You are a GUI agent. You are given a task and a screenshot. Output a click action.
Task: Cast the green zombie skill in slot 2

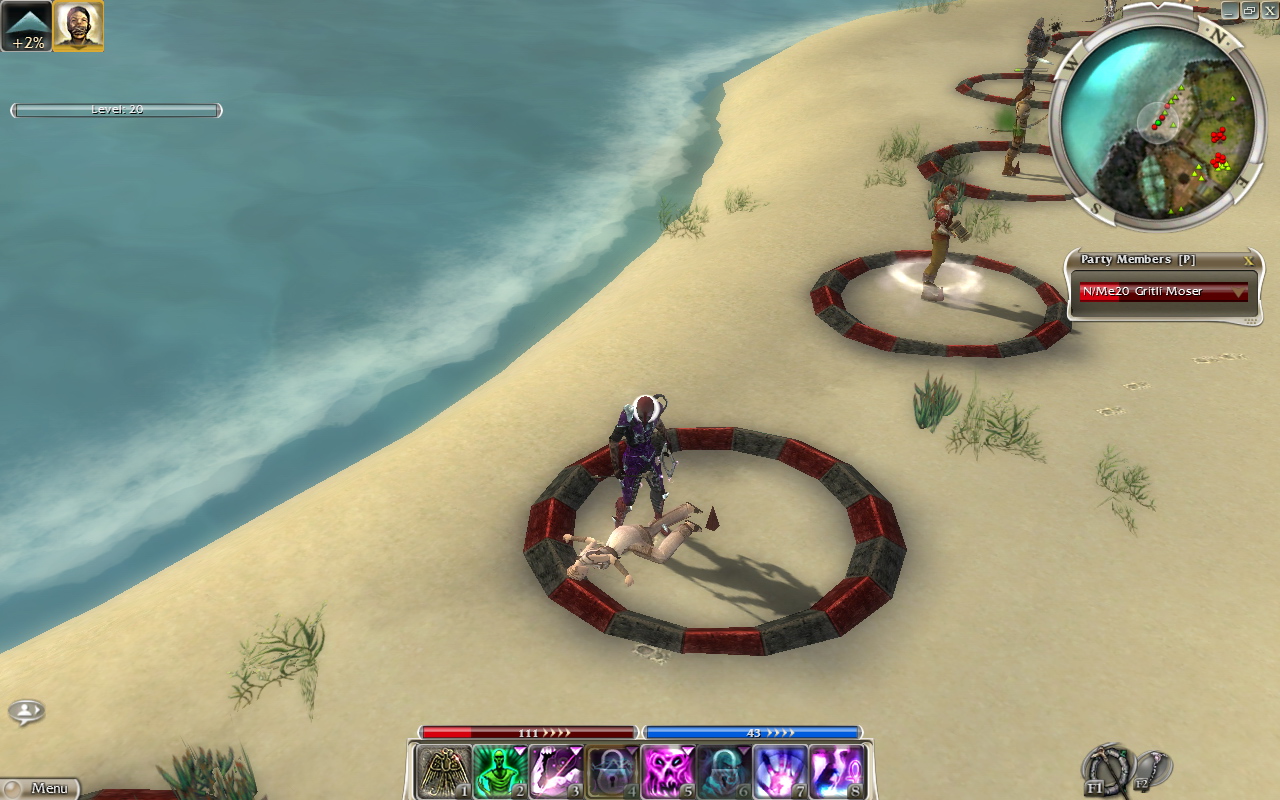tap(500, 772)
